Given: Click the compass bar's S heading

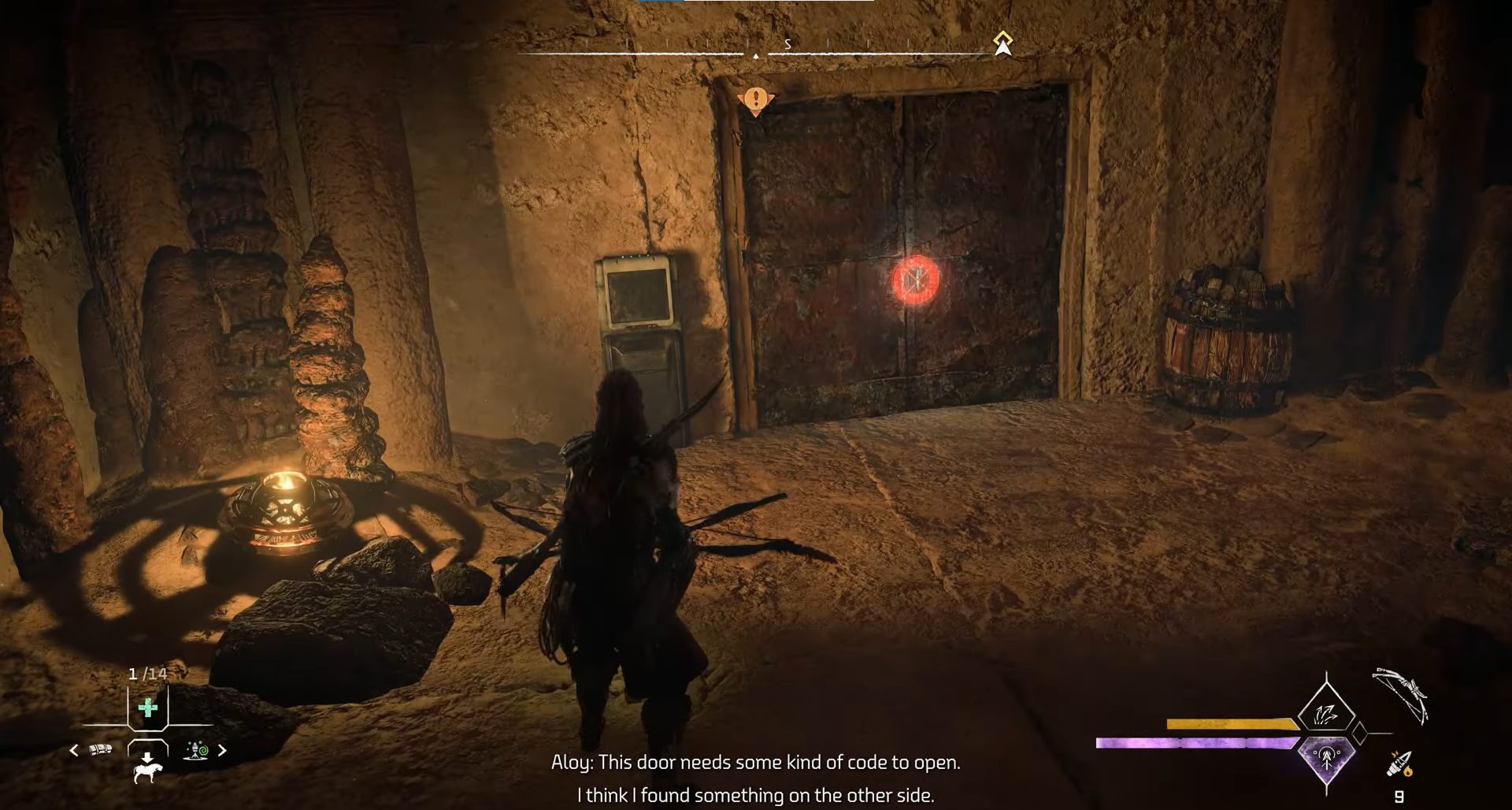Looking at the screenshot, I should pyautogui.click(x=787, y=44).
